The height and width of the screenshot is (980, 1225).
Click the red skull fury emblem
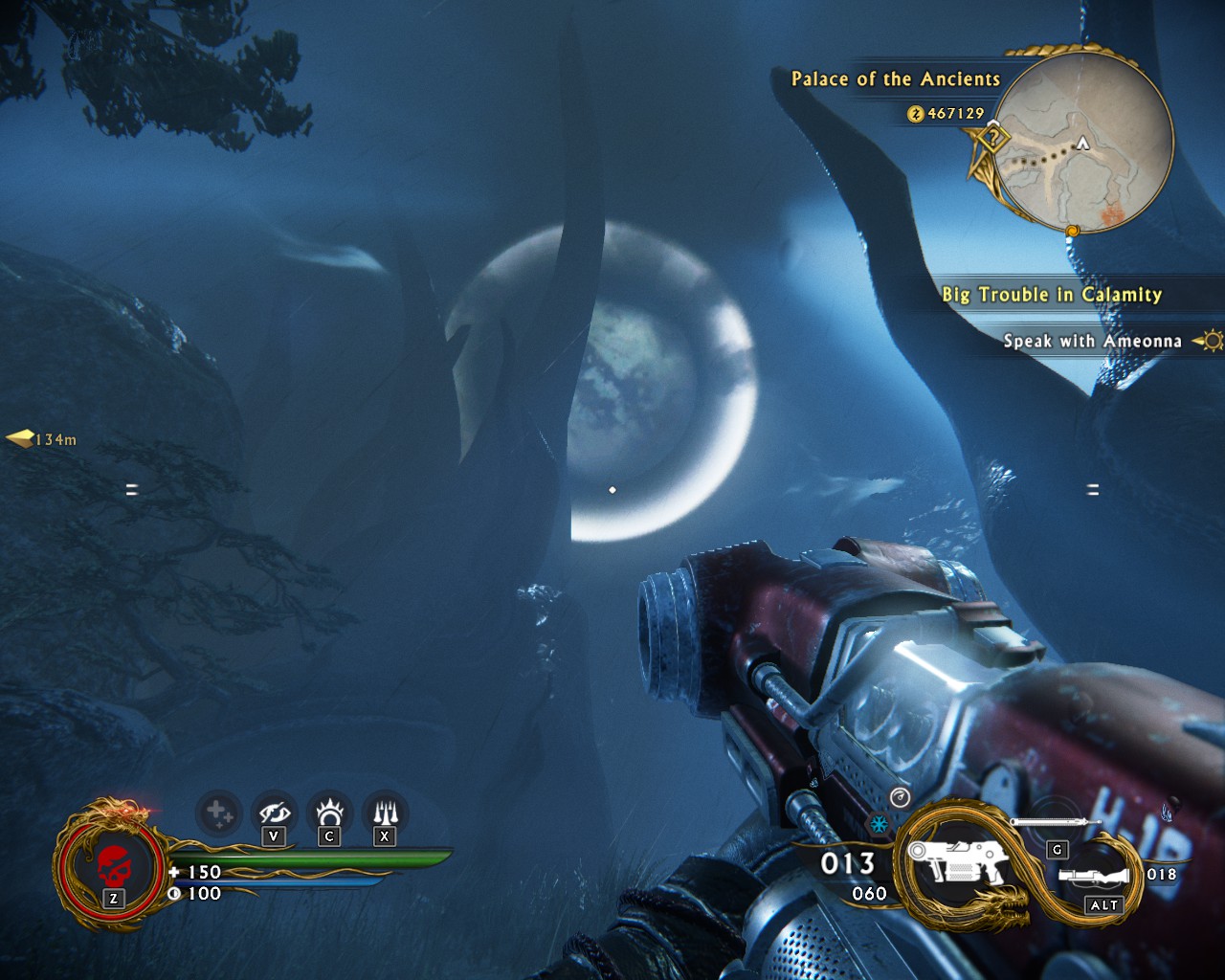pyautogui.click(x=113, y=868)
